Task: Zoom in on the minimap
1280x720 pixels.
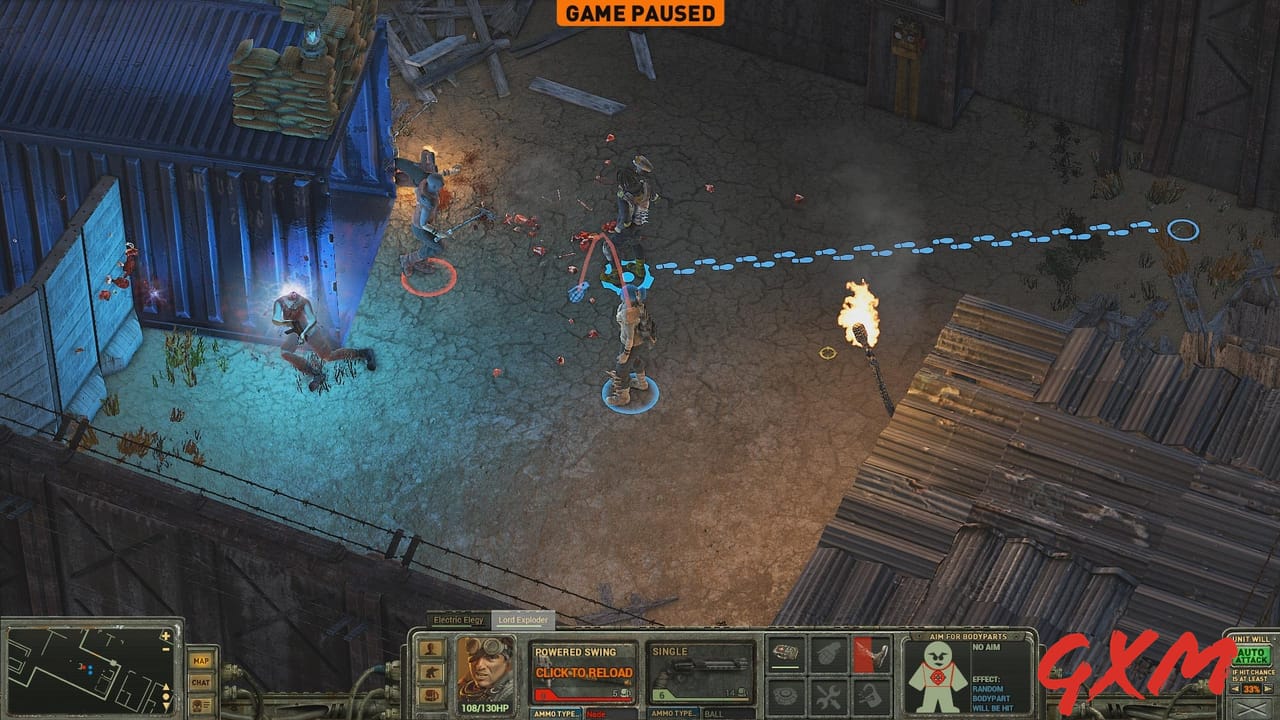Action: coord(164,635)
